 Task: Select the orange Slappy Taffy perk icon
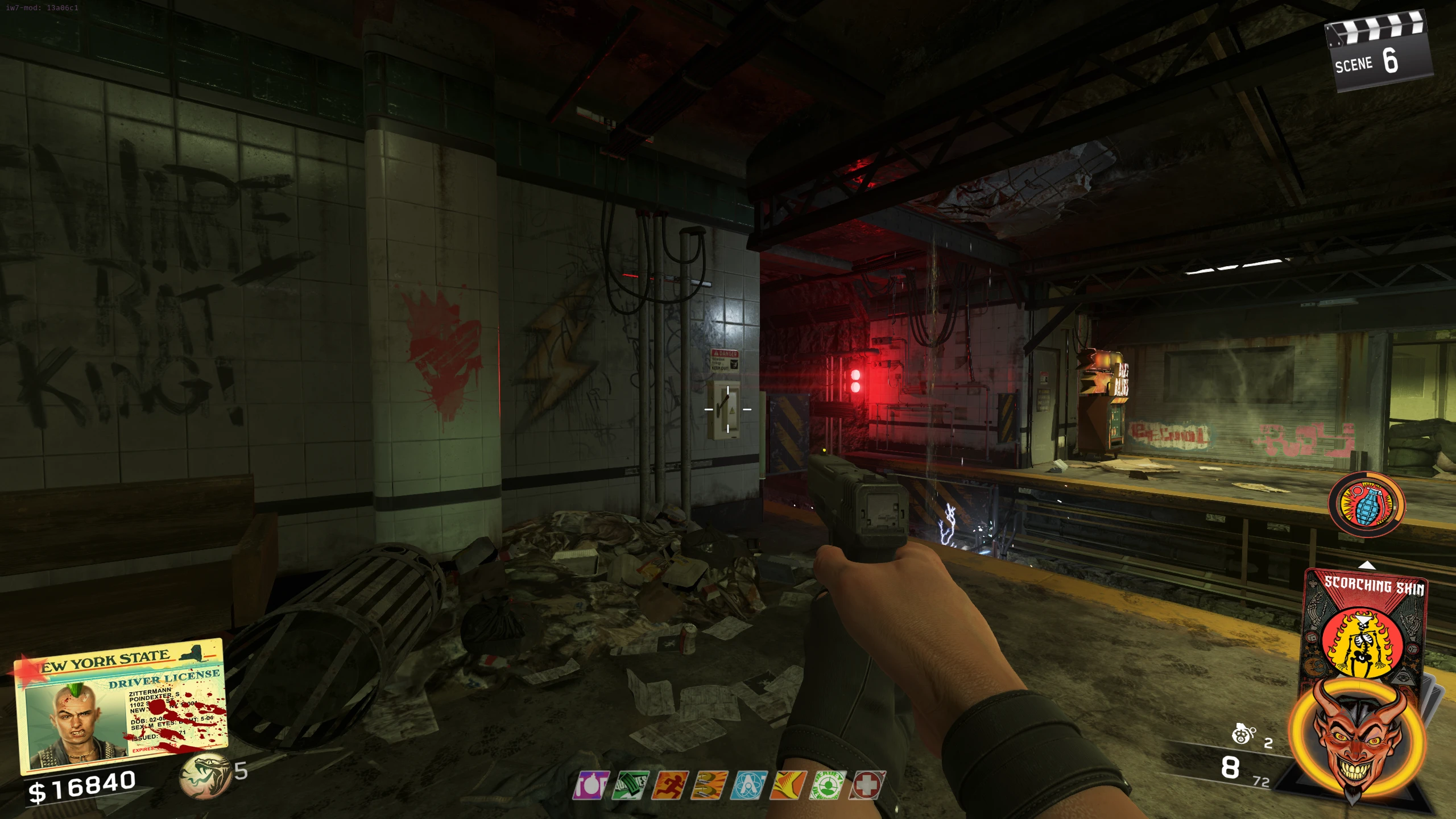point(788,785)
